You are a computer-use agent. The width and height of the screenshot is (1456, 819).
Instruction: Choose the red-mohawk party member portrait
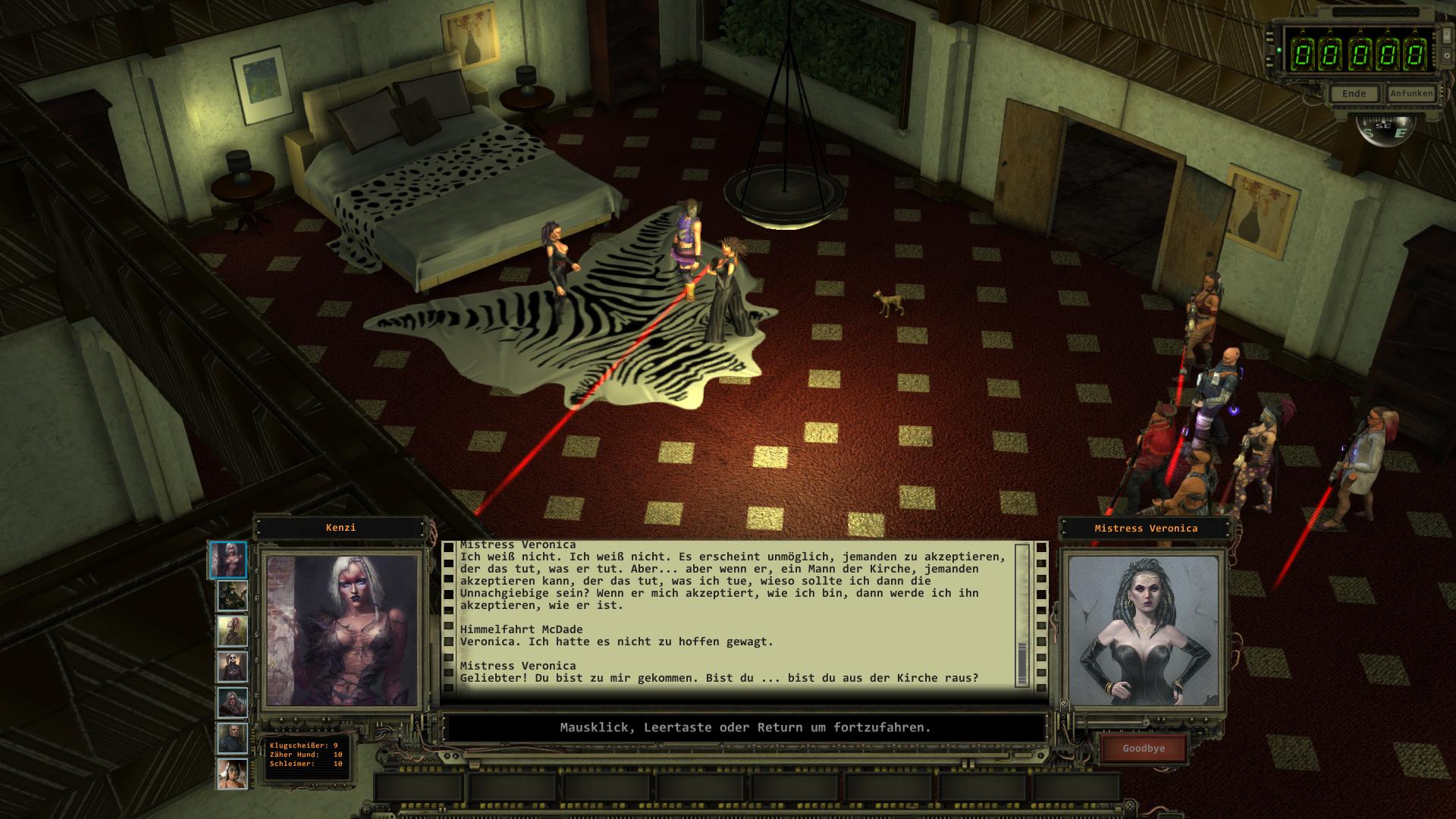[x=232, y=631]
